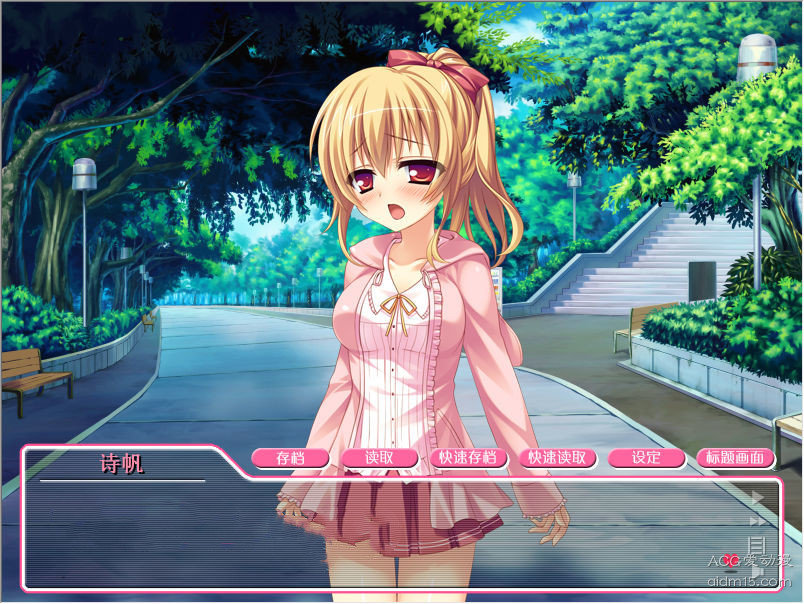
Task: Open the 读取 load menu
Action: (379, 458)
